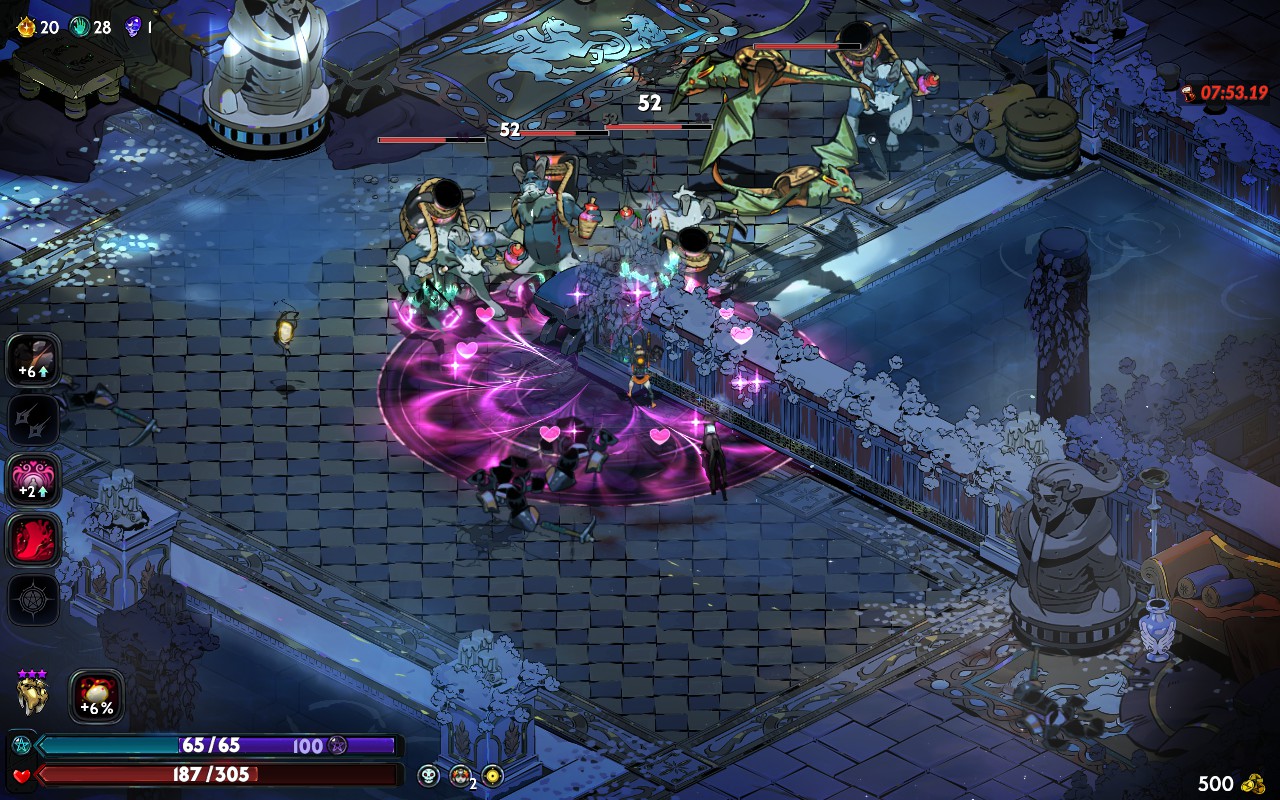Click the yellow circular status icon

coord(492,775)
